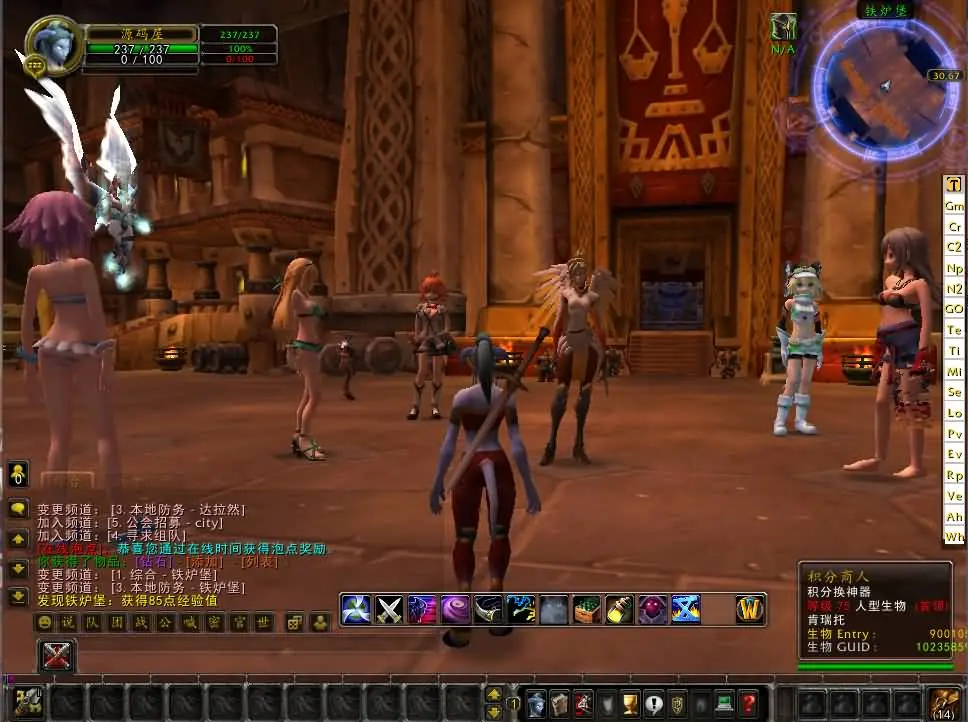Open the character info micro button

click(537, 703)
